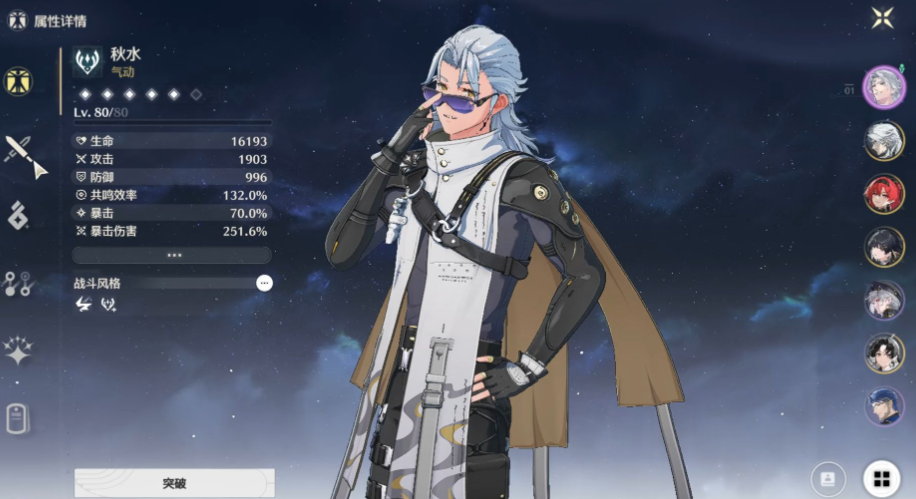This screenshot has width=916, height=499.
Task: Switch to the skill tree tab with linked nodes
Action: click(18, 284)
